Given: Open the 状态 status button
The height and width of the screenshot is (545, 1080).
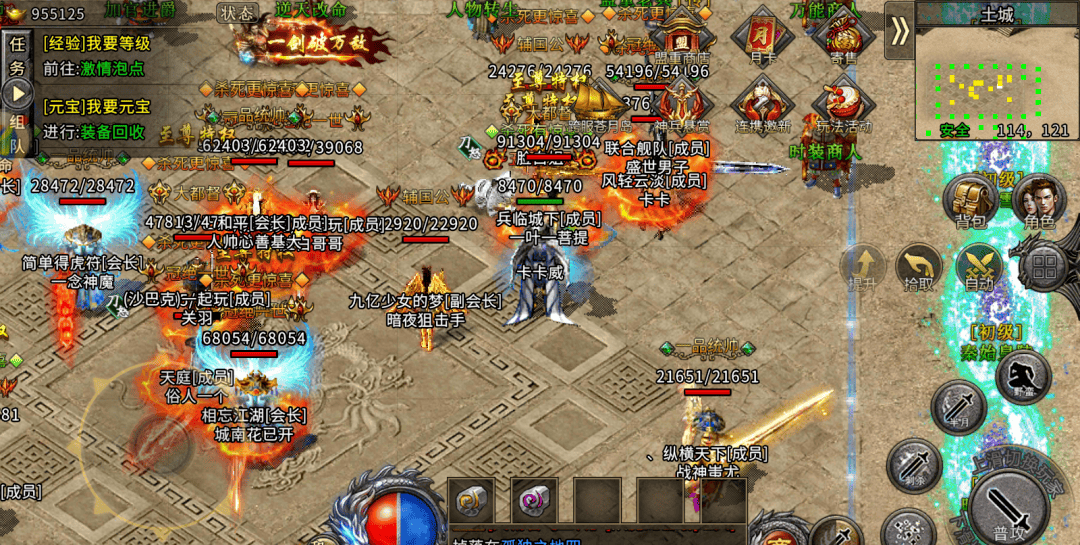Looking at the screenshot, I should [237, 13].
